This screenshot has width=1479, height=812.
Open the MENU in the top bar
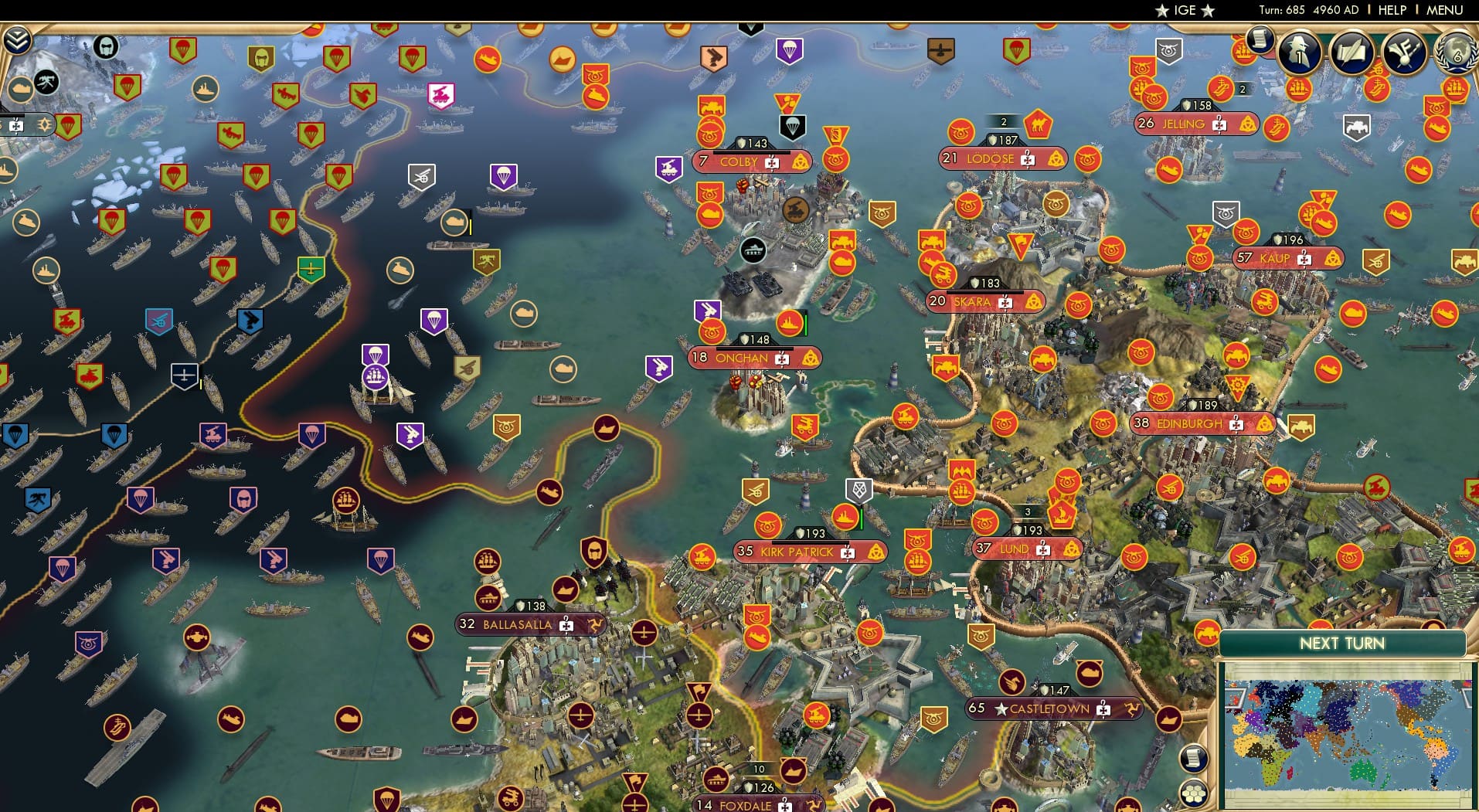coord(1447,10)
